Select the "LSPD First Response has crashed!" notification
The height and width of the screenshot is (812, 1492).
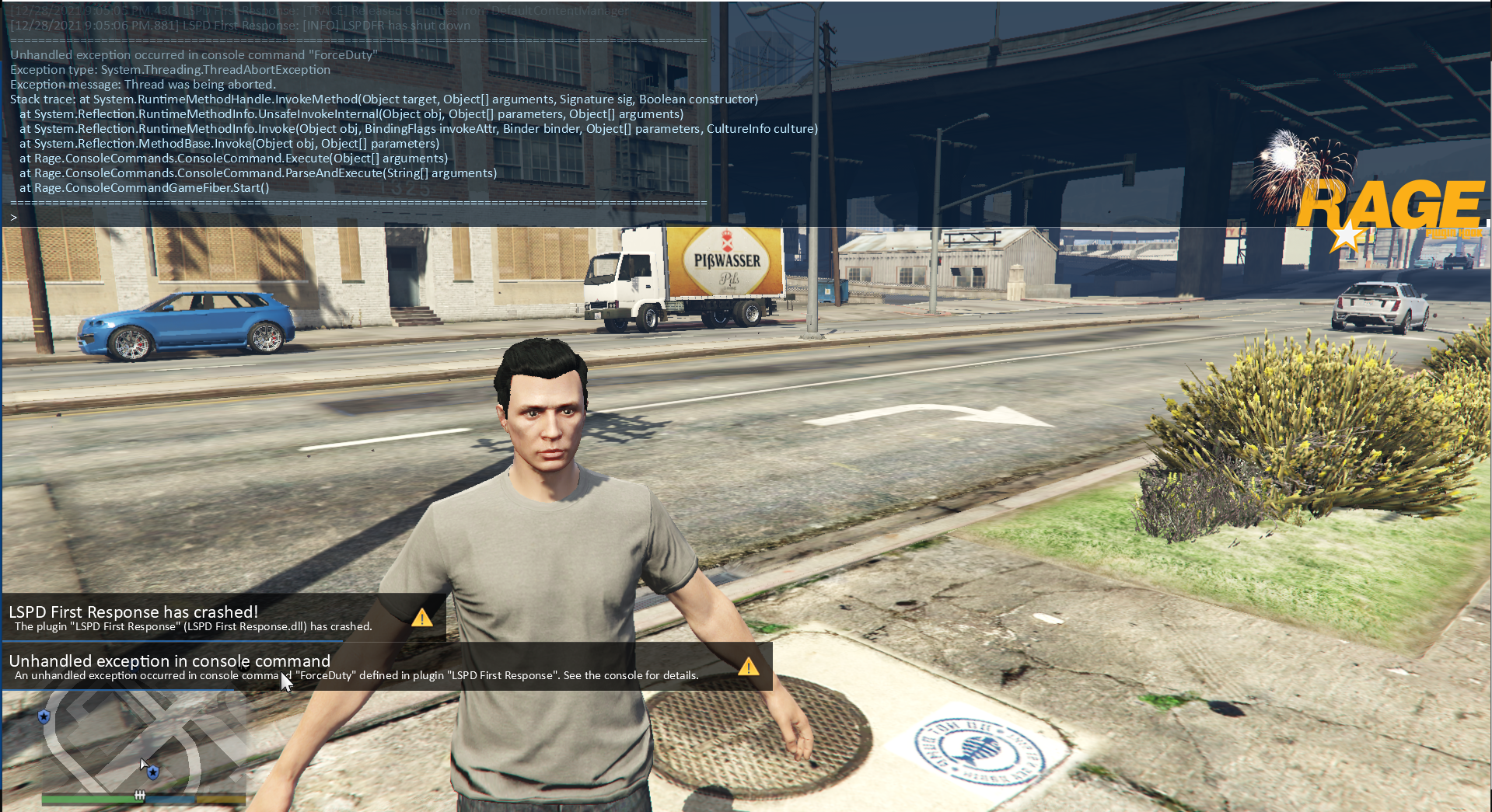point(224,618)
